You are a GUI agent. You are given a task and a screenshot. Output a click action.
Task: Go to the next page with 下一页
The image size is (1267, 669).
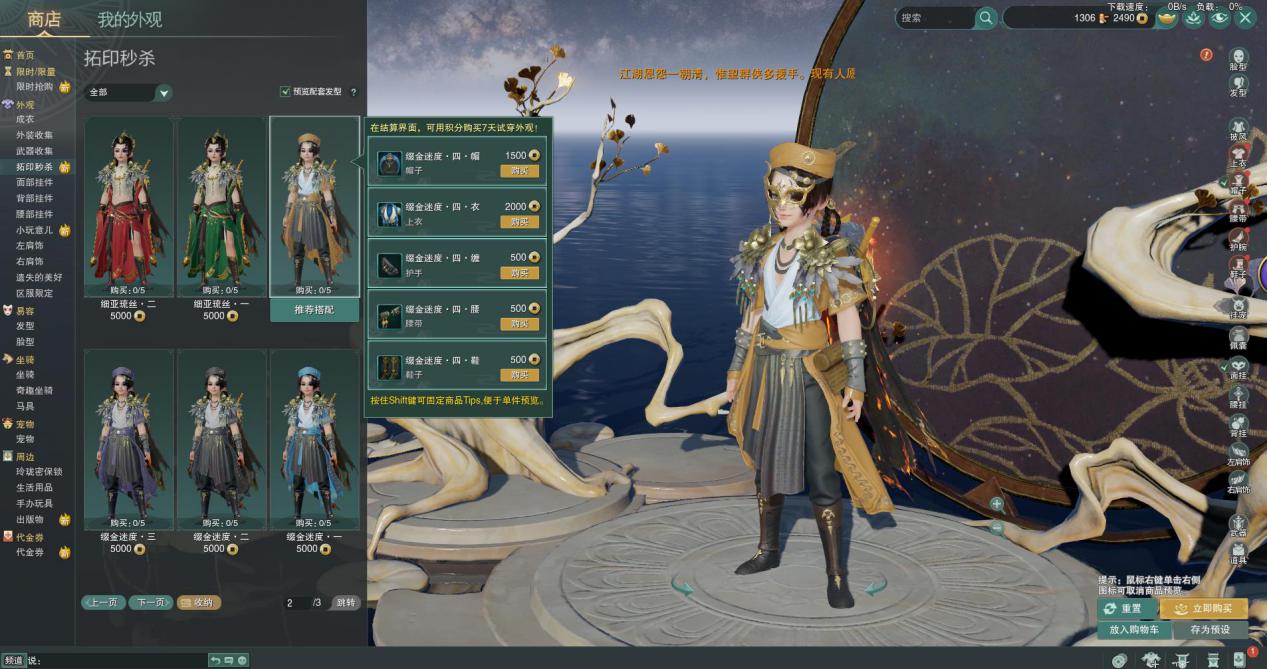click(149, 602)
